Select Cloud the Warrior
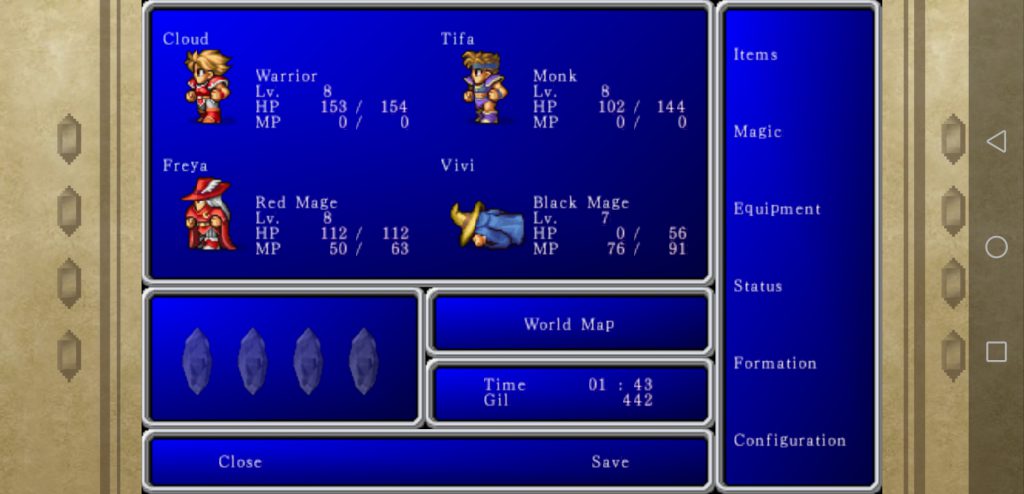Viewport: 1024px width, 494px height. coord(208,87)
